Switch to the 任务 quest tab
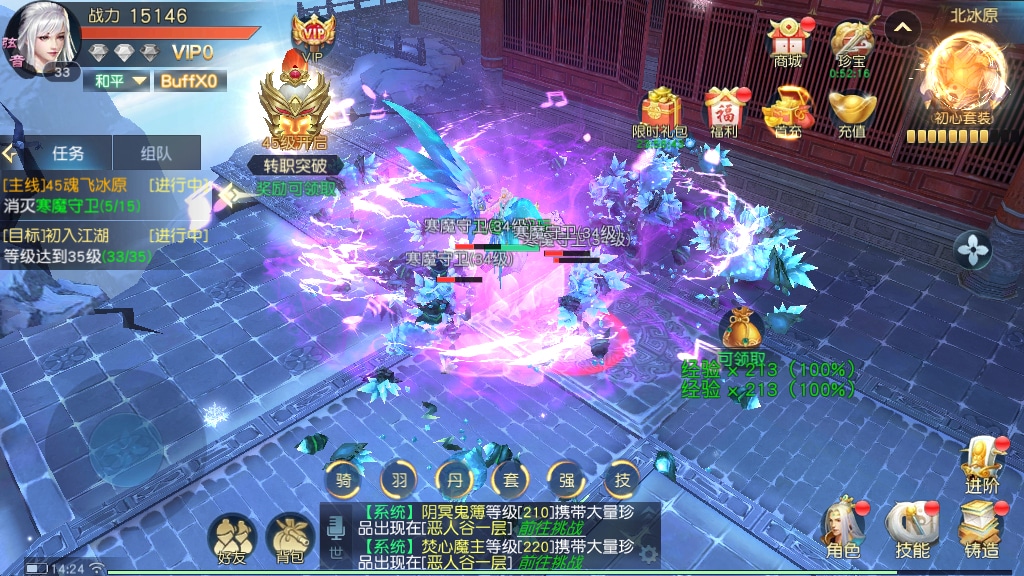The height and width of the screenshot is (576, 1024). [x=68, y=153]
